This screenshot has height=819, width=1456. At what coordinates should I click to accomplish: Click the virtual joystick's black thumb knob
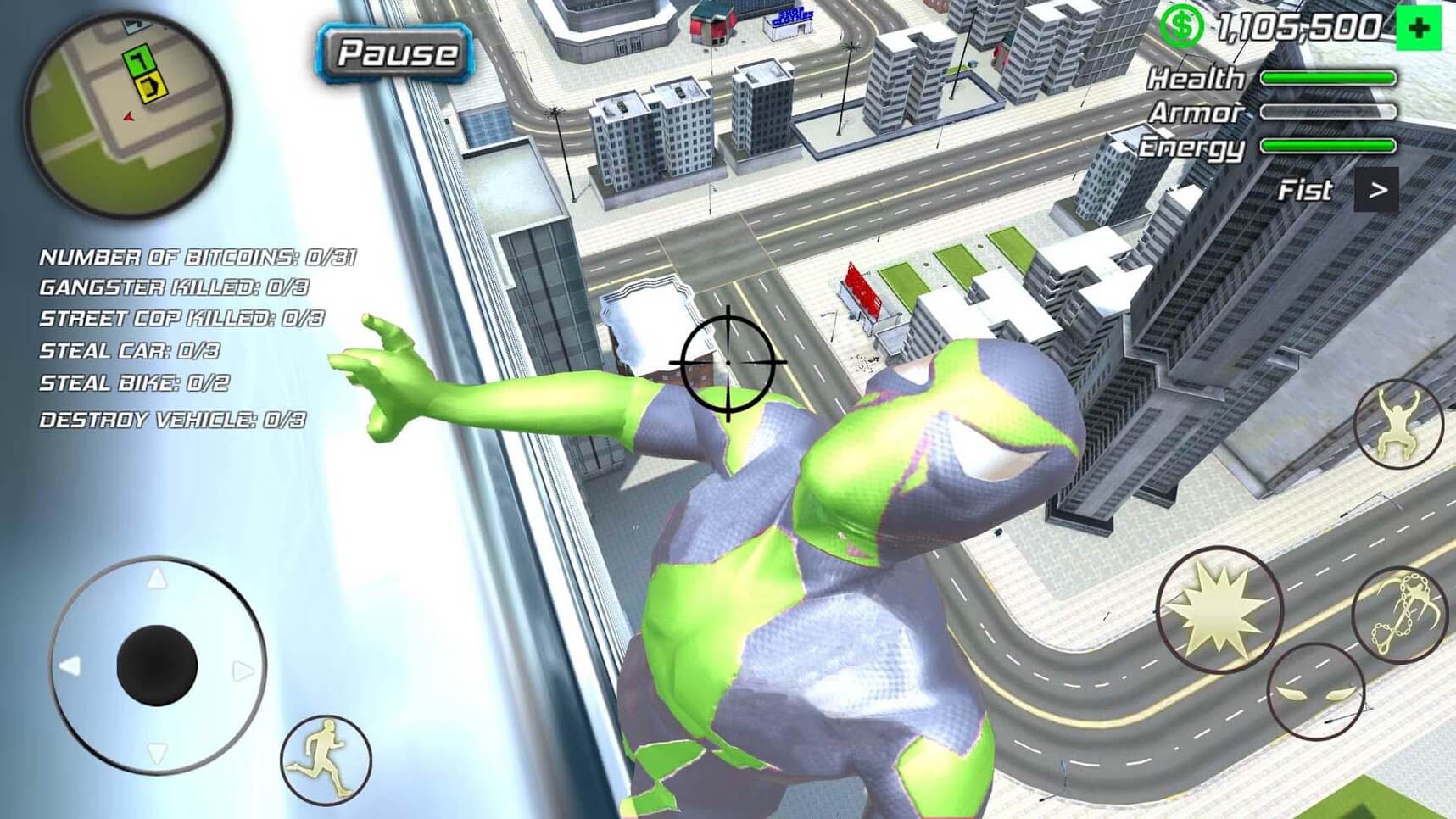pyautogui.click(x=157, y=666)
